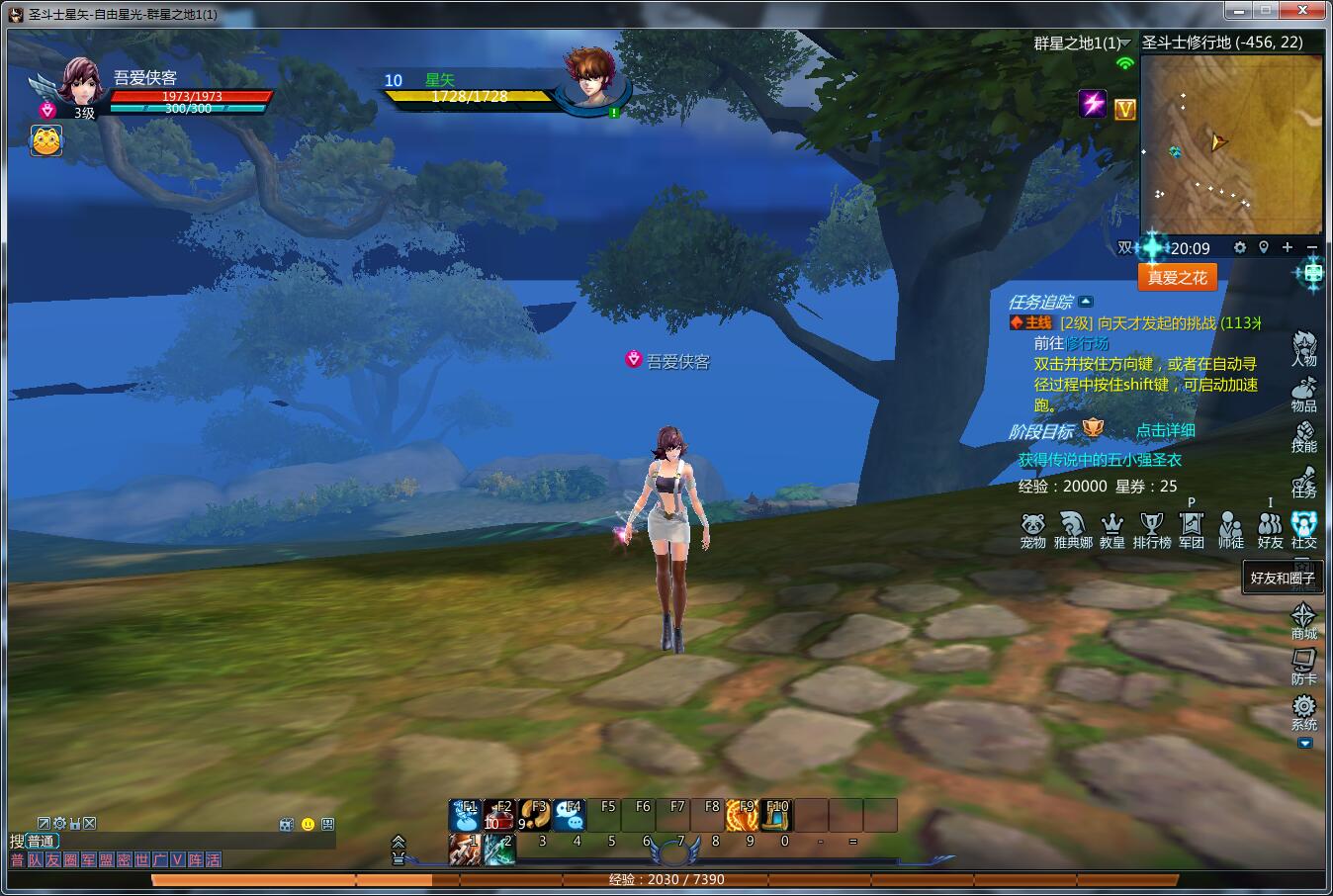
Task: Activate the fire skill in the F9 slot
Action: (x=743, y=815)
